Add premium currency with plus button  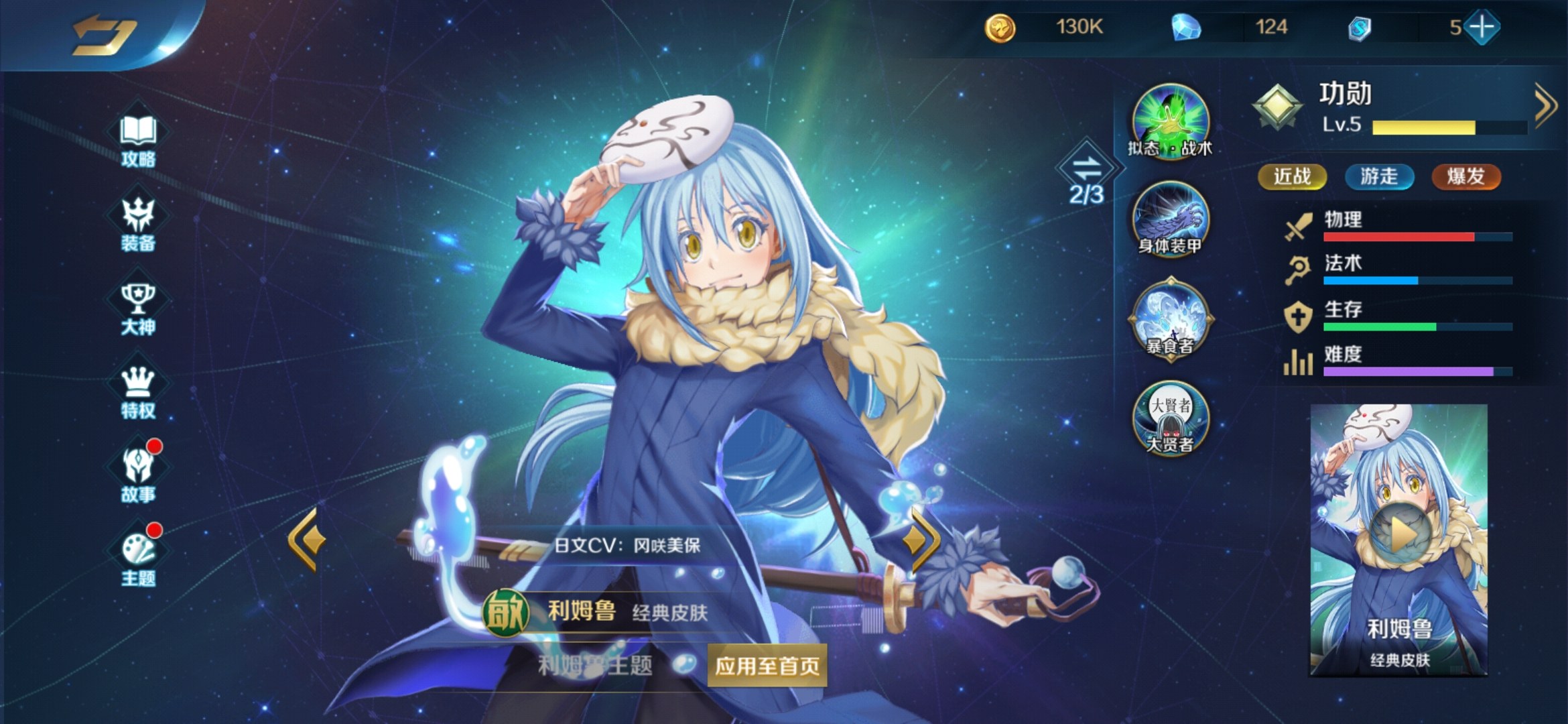pyautogui.click(x=1482, y=27)
